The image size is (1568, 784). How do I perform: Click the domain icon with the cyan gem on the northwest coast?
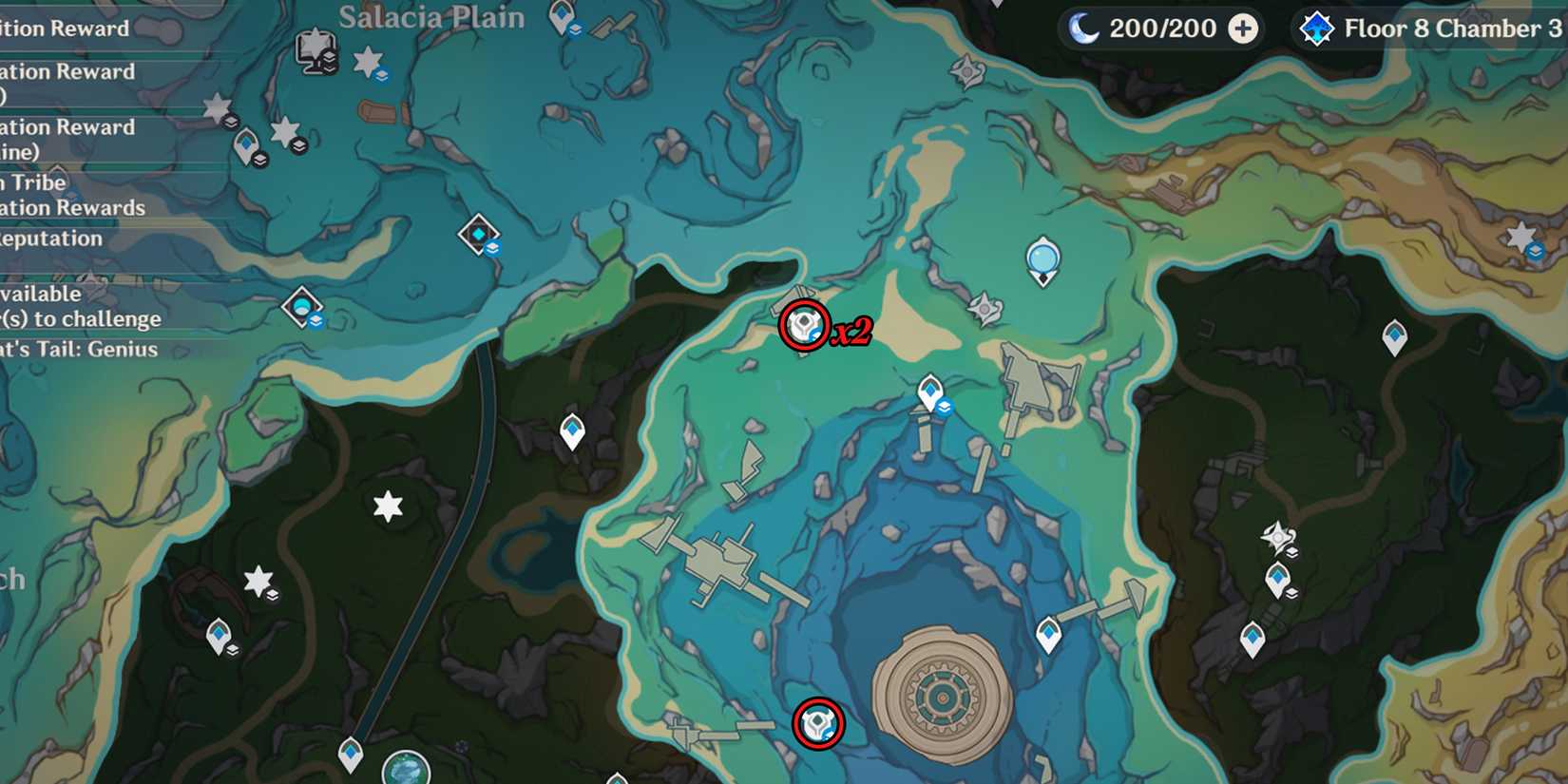480,232
